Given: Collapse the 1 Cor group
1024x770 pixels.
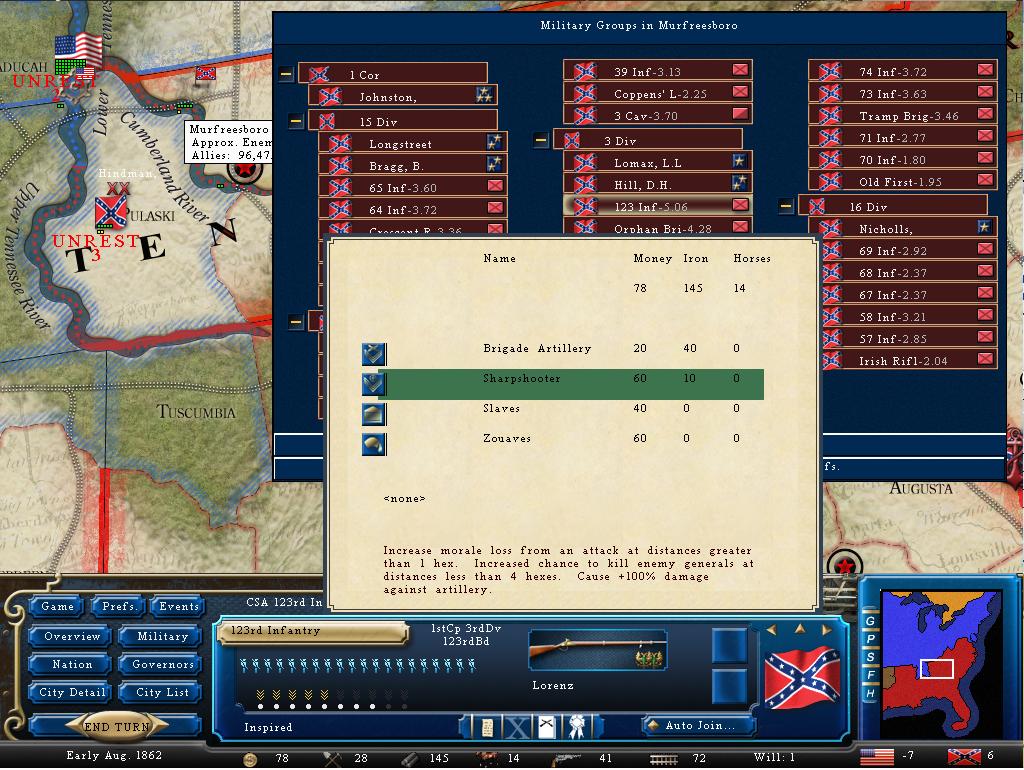Looking at the screenshot, I should pyautogui.click(x=286, y=74).
